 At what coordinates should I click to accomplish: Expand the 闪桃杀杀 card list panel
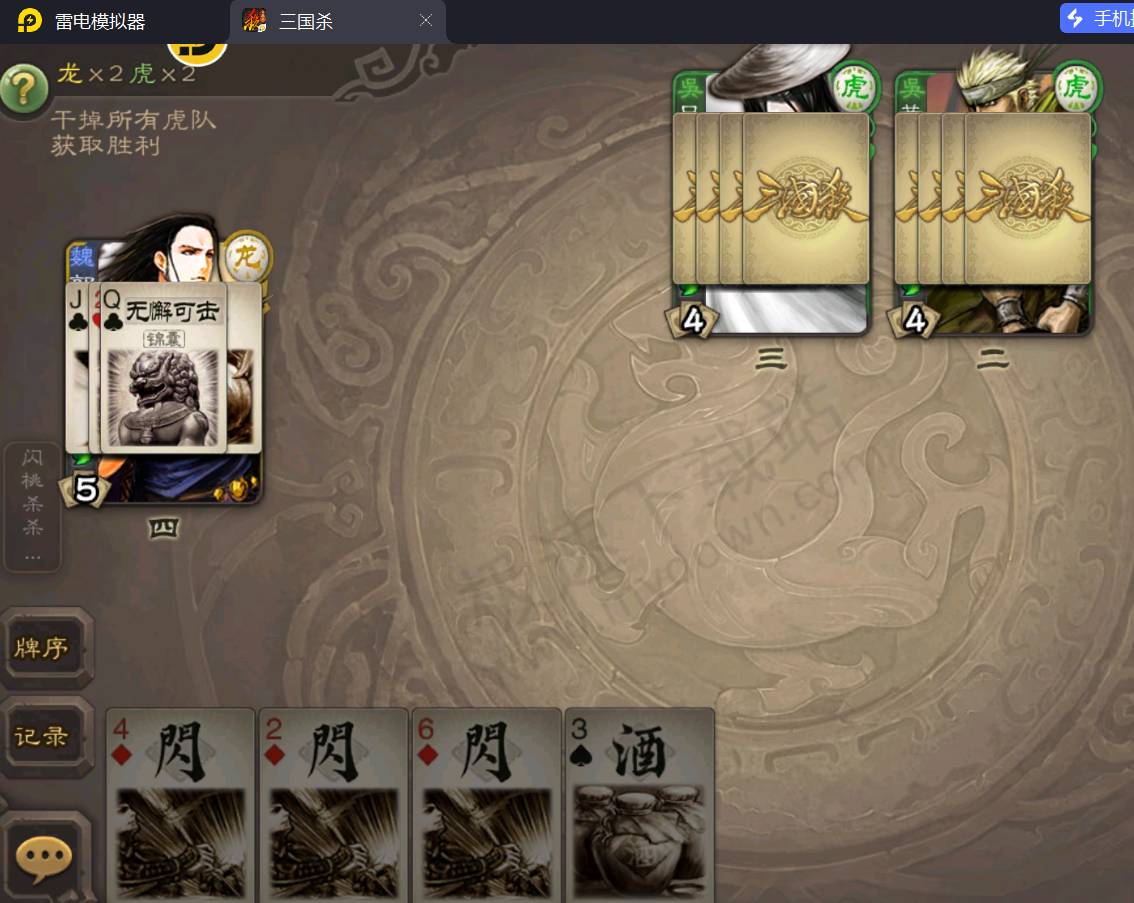pyautogui.click(x=33, y=506)
